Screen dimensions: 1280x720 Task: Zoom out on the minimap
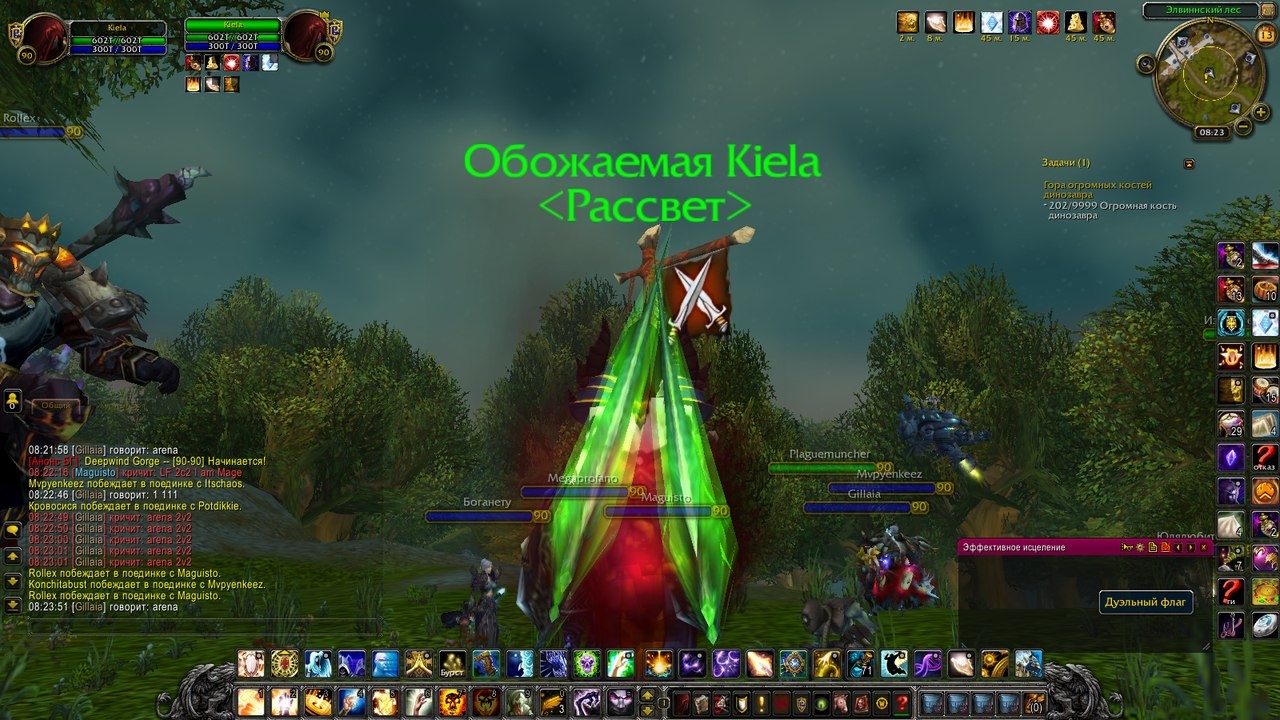1243,127
